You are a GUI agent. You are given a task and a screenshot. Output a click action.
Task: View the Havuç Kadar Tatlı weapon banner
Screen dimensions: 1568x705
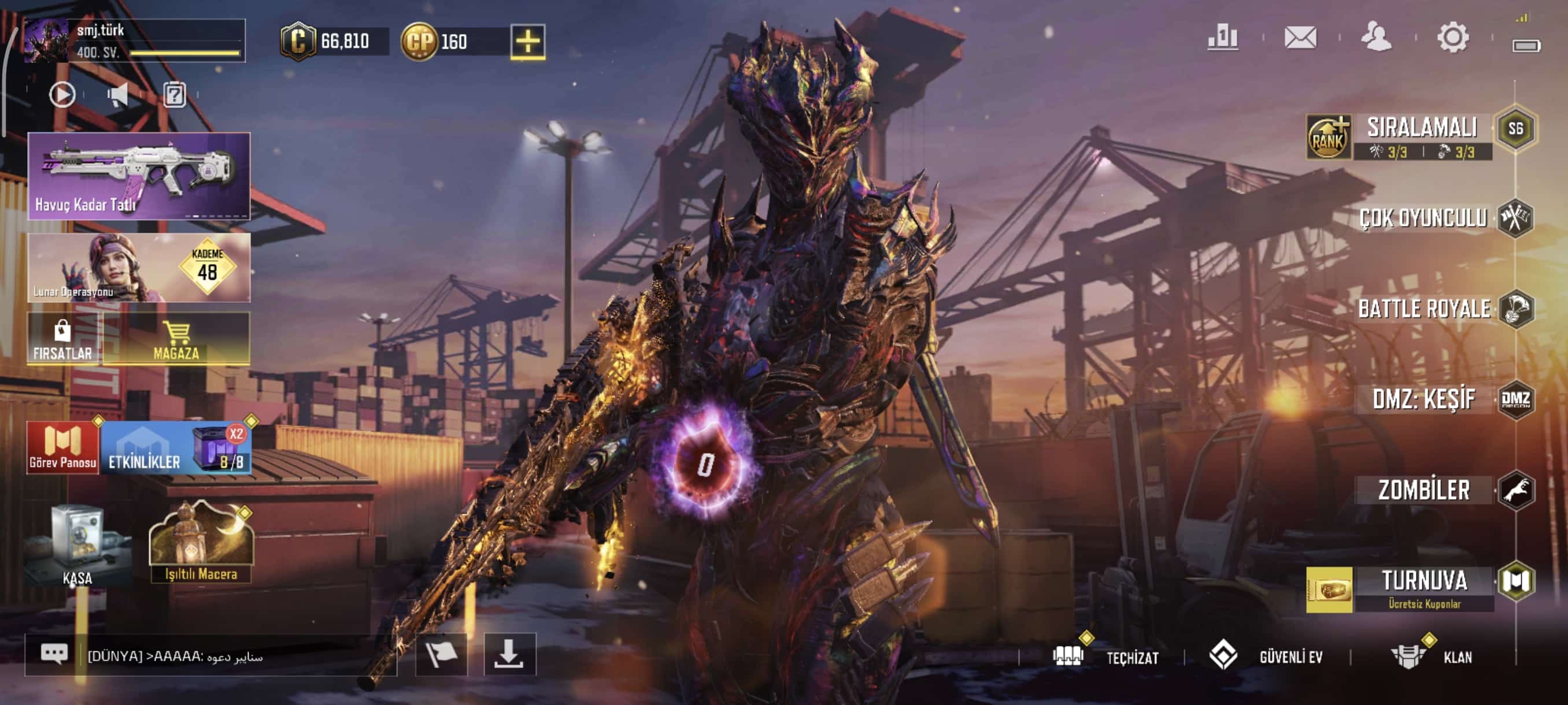click(x=139, y=175)
